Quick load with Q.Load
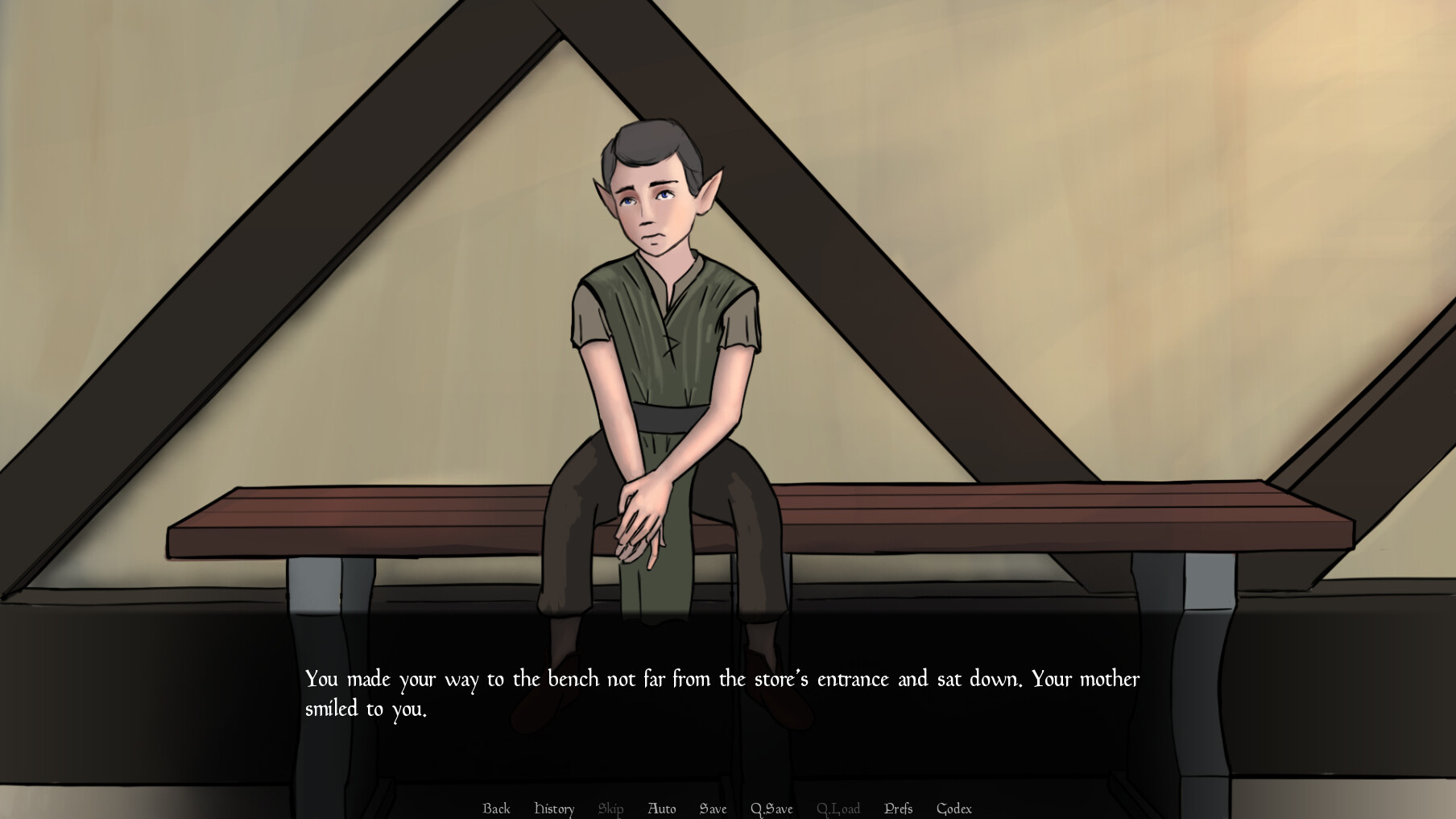The height and width of the screenshot is (819, 1456). [x=838, y=809]
